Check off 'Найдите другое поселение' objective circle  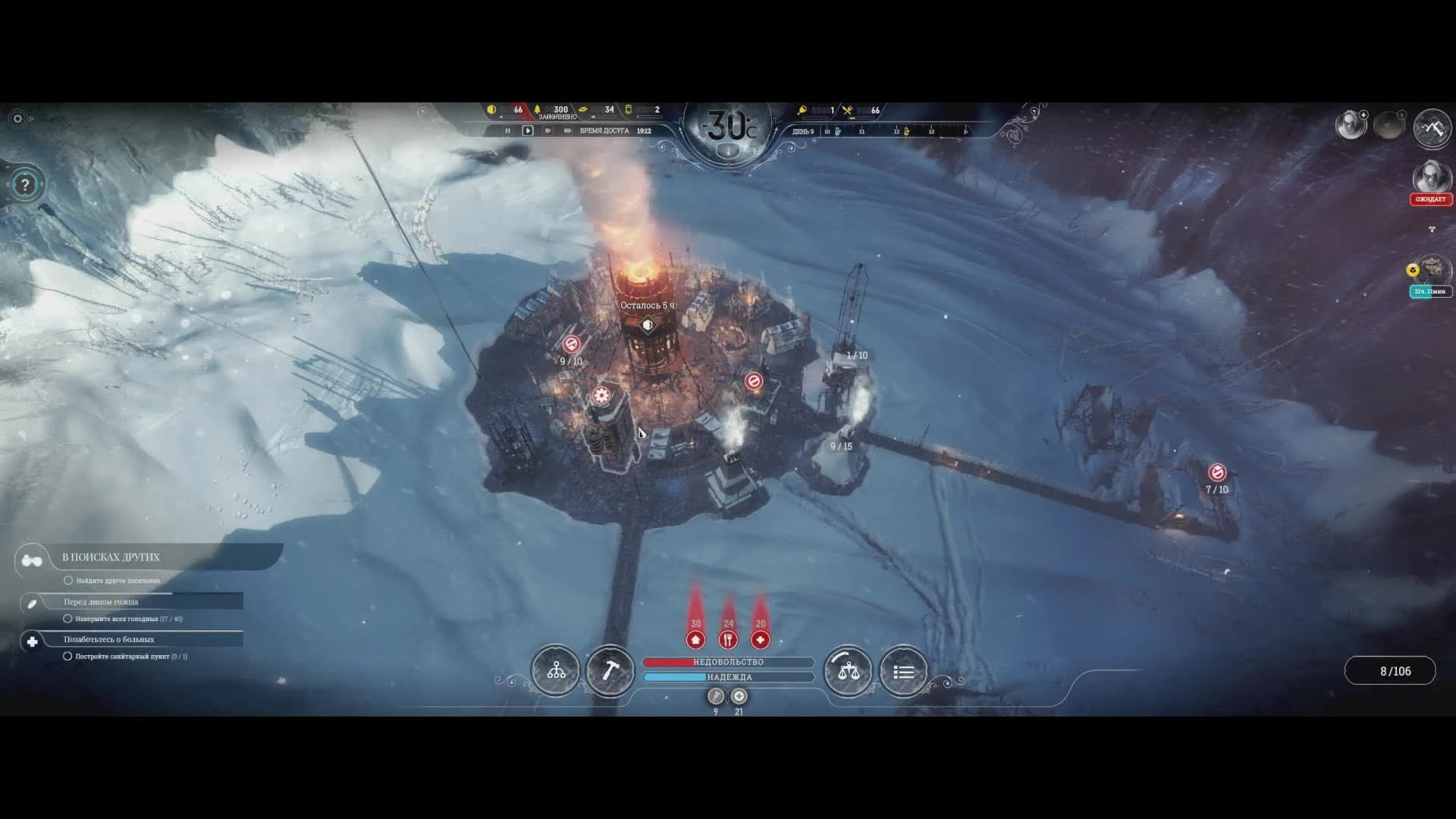point(67,579)
